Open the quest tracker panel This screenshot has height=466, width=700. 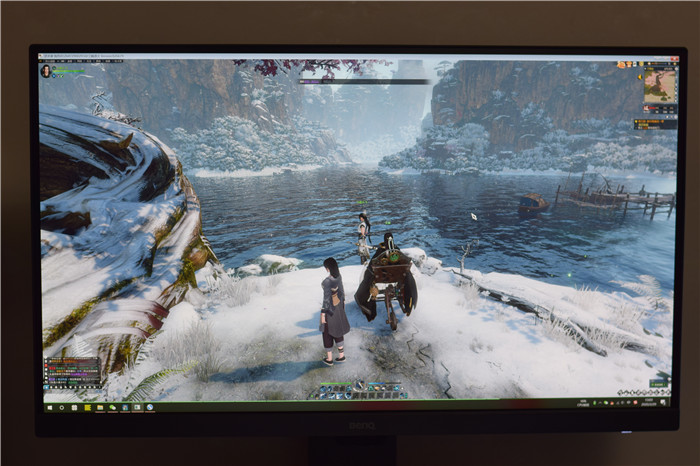point(656,124)
